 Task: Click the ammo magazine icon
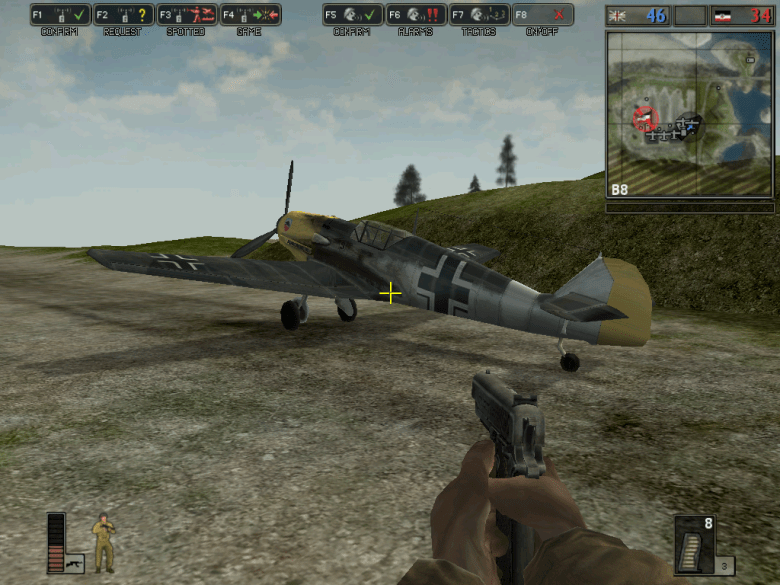click(x=694, y=546)
